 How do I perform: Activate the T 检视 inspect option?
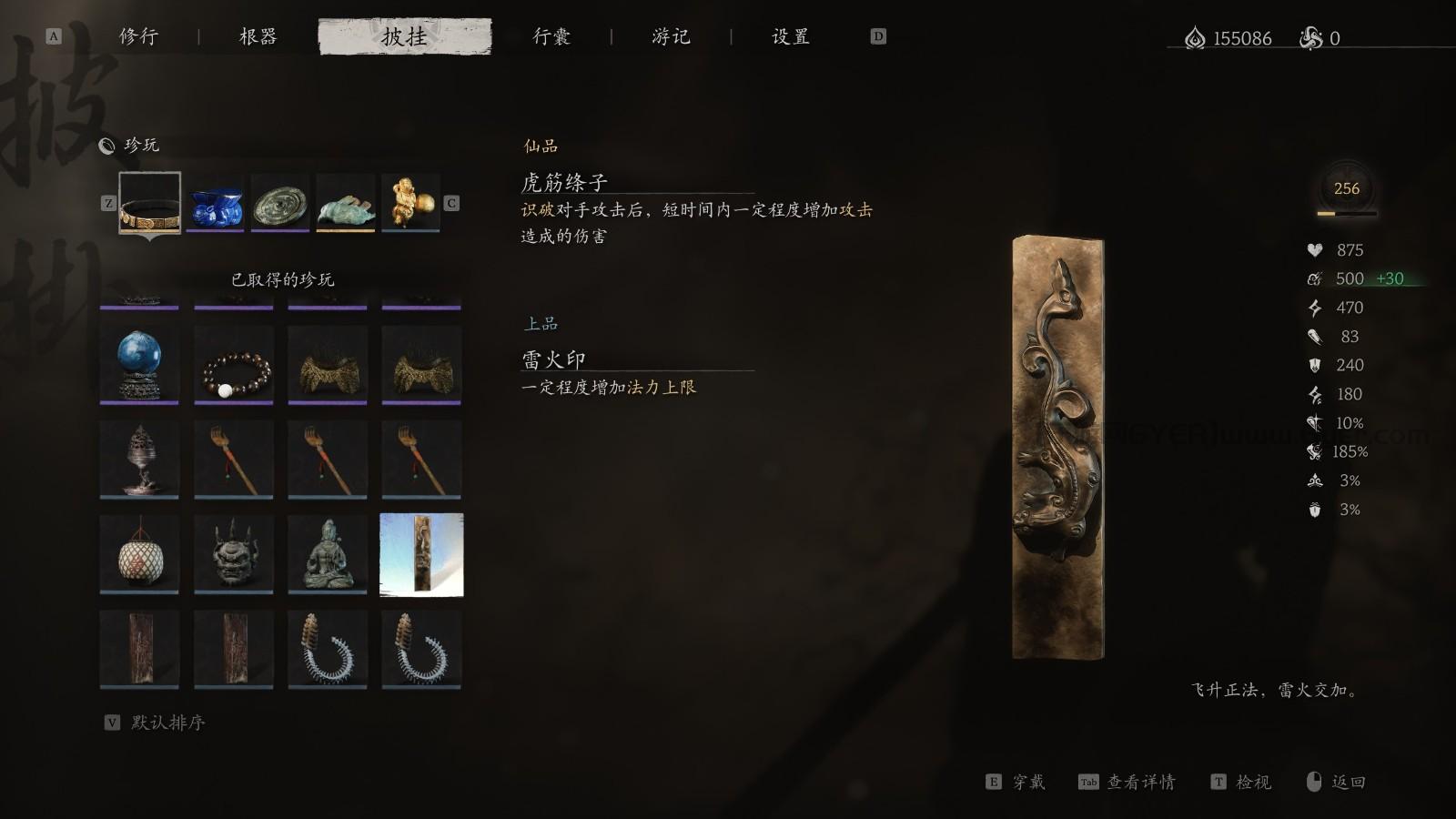1243,782
